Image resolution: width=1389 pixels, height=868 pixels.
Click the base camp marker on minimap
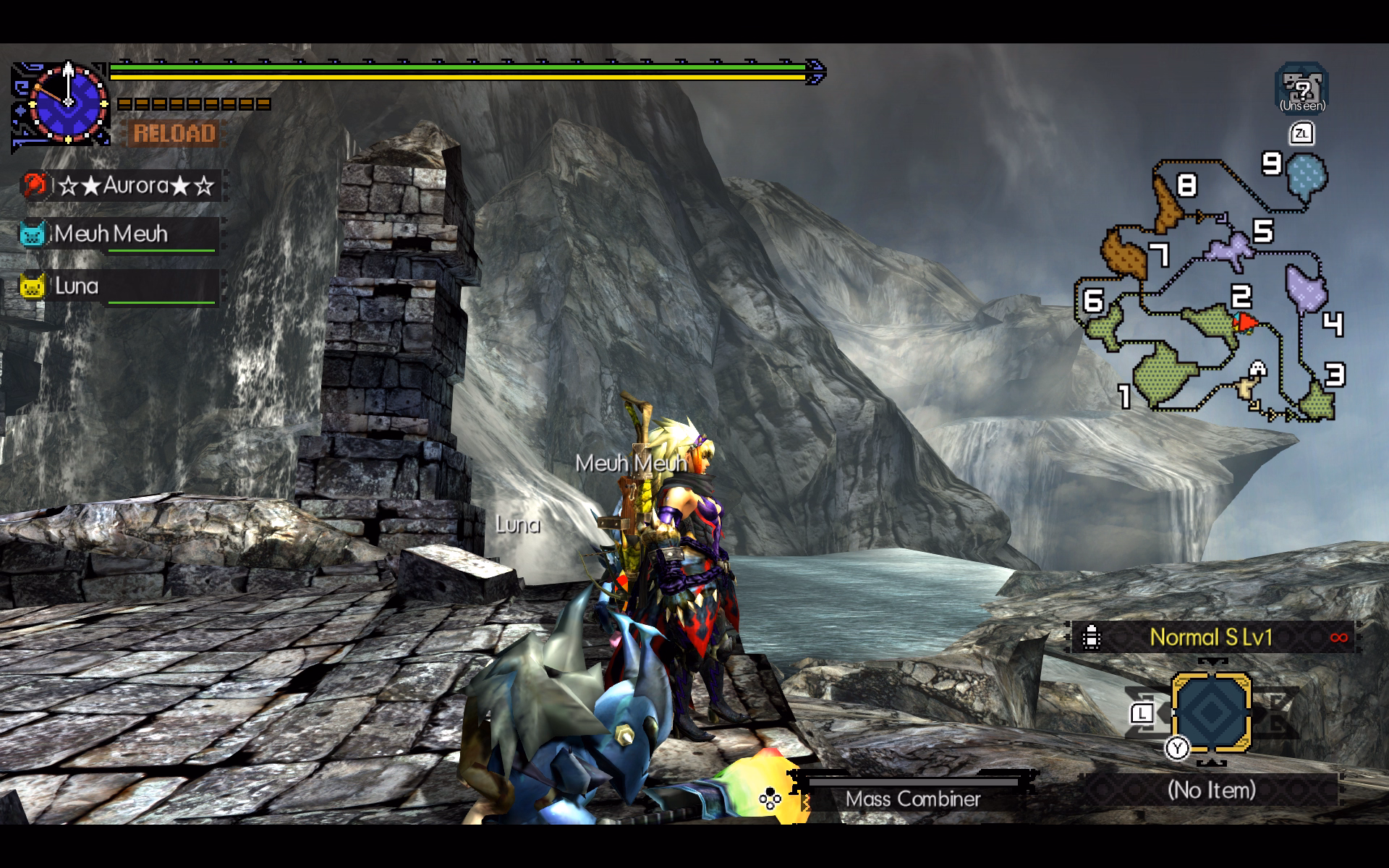(1257, 370)
